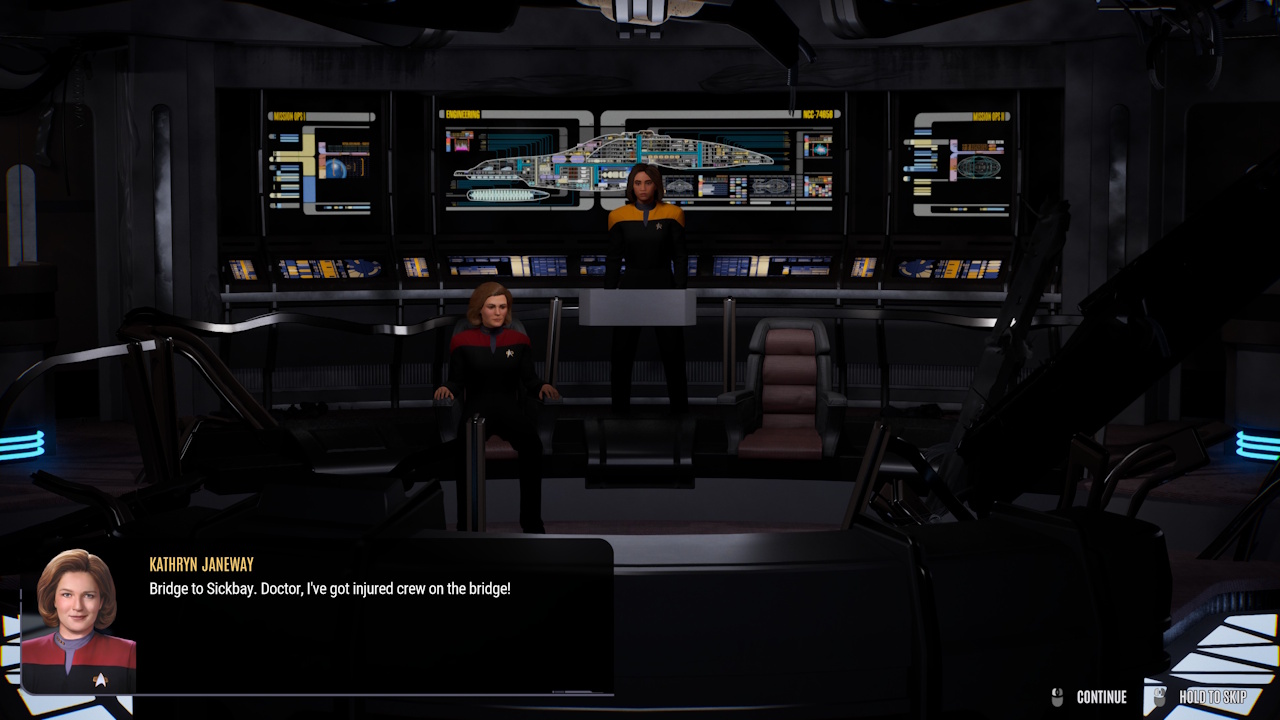Click HOLD TO SKIP in the corner
The height and width of the screenshot is (720, 1280).
point(1213,697)
